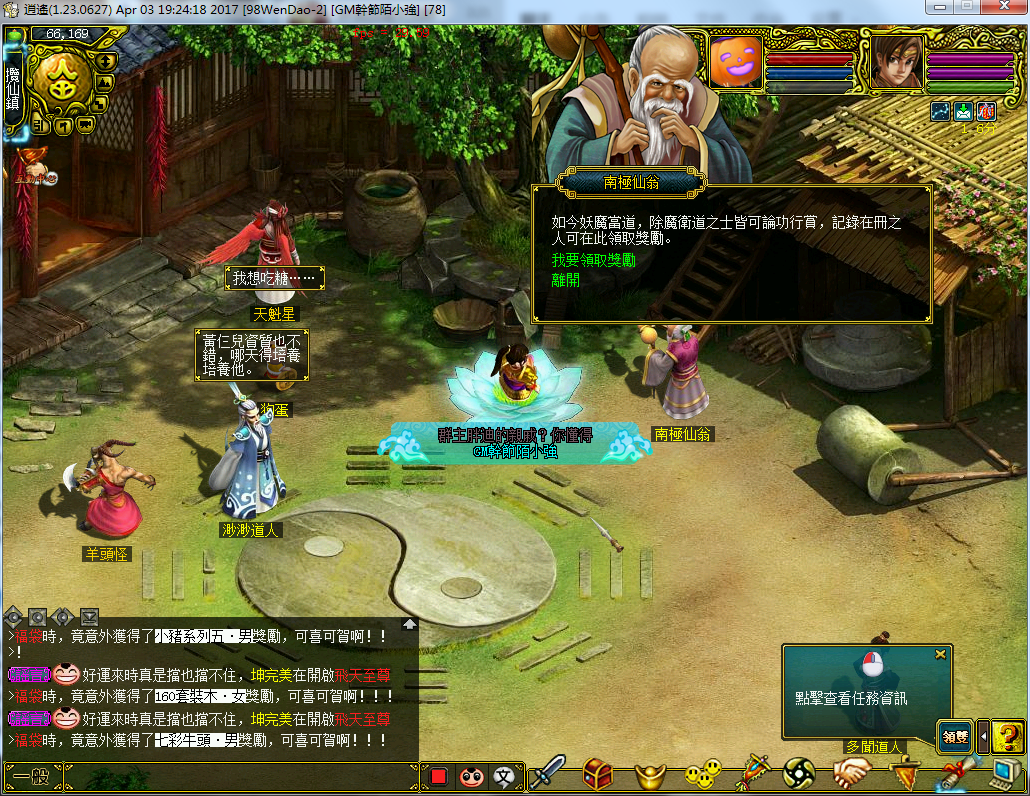1030x796 pixels.
Task: Open the sword icon in bottom toolbar
Action: pos(547,773)
